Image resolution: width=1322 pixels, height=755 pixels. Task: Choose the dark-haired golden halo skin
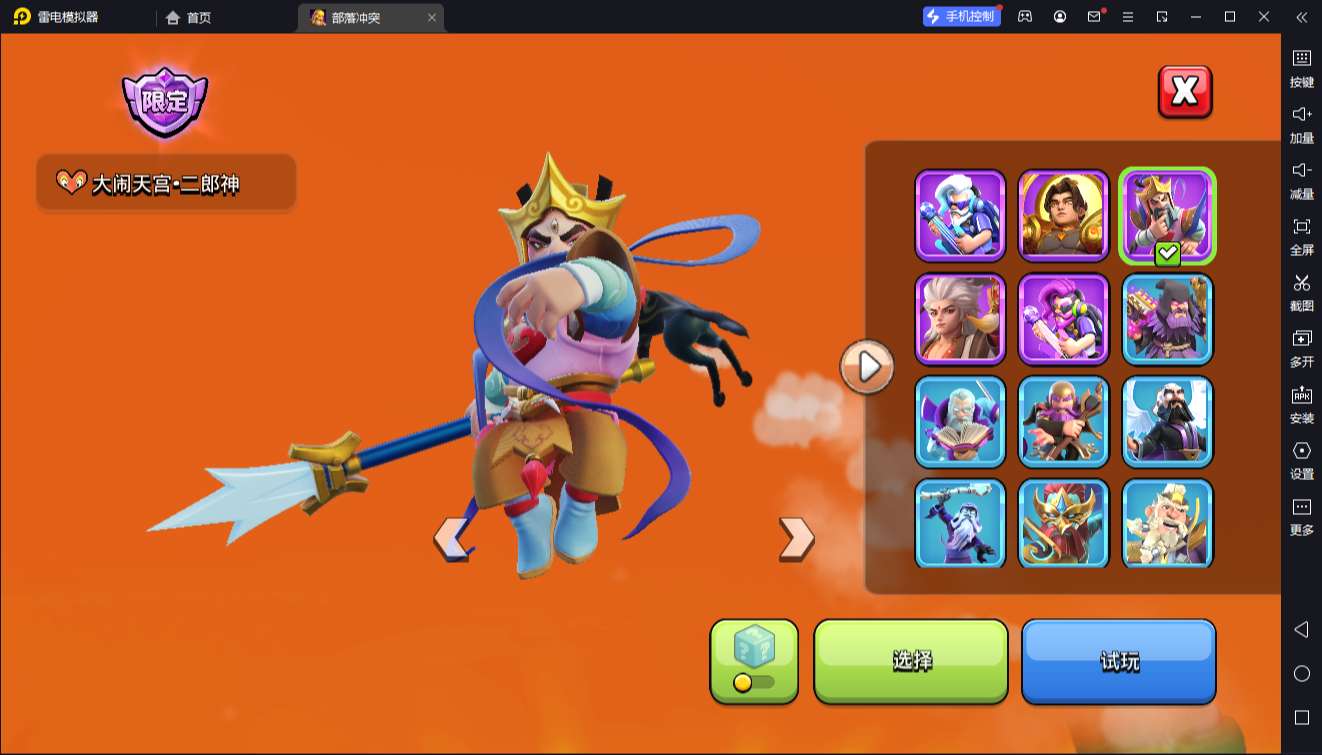[x=1064, y=216]
